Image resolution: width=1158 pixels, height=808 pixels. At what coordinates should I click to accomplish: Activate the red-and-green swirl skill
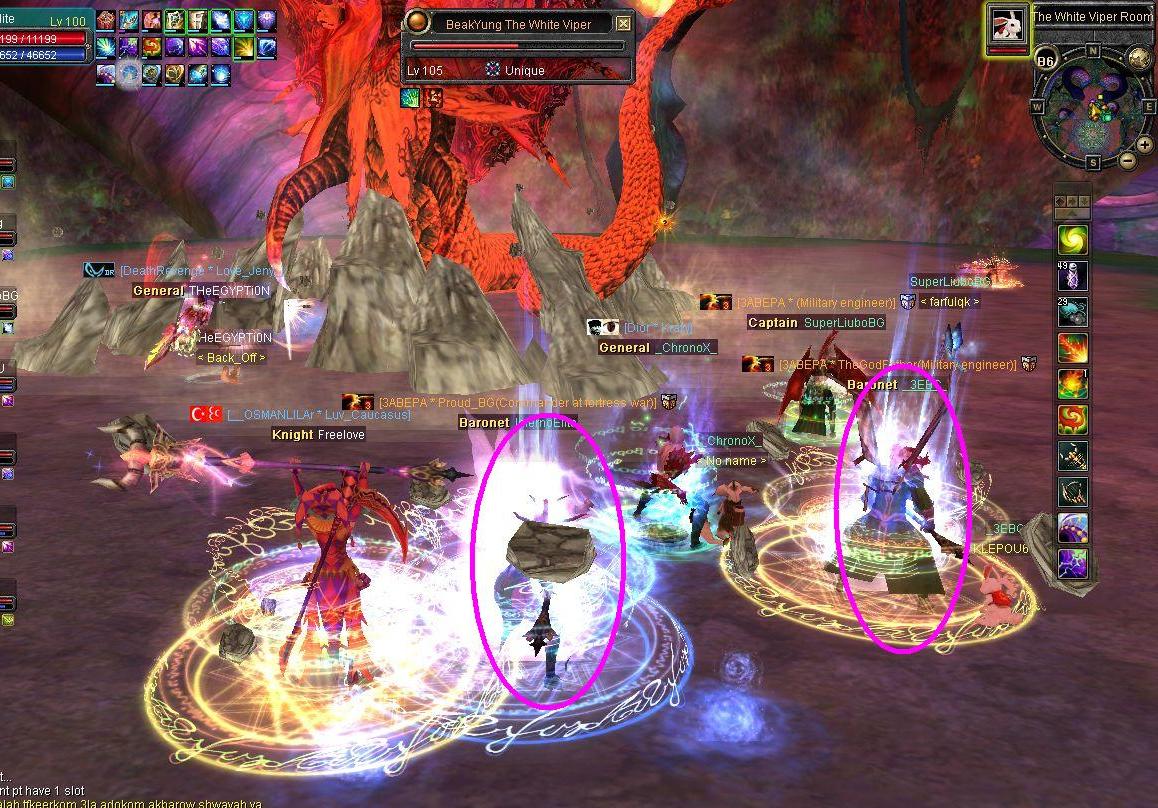coord(1073,419)
